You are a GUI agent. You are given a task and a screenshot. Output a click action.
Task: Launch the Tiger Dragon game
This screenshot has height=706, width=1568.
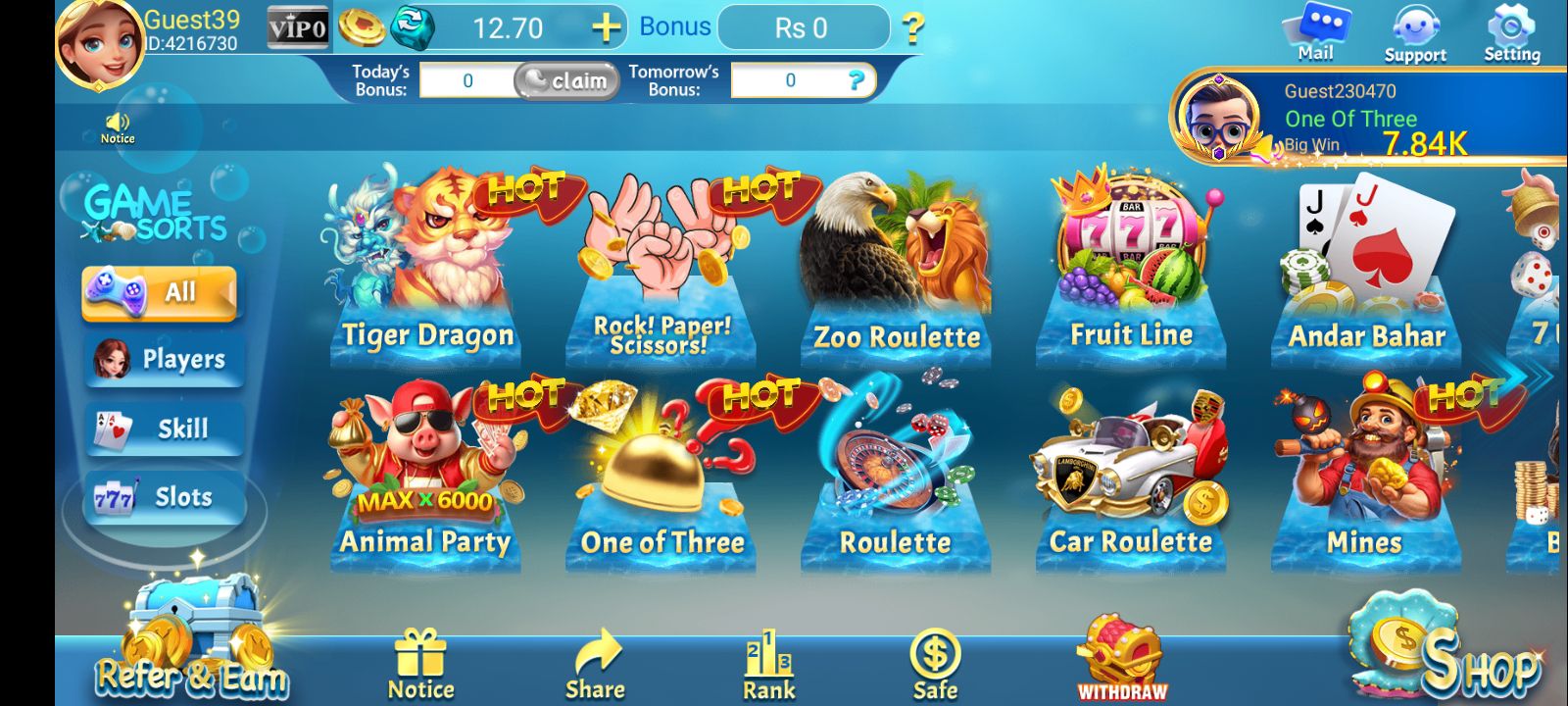pos(426,255)
